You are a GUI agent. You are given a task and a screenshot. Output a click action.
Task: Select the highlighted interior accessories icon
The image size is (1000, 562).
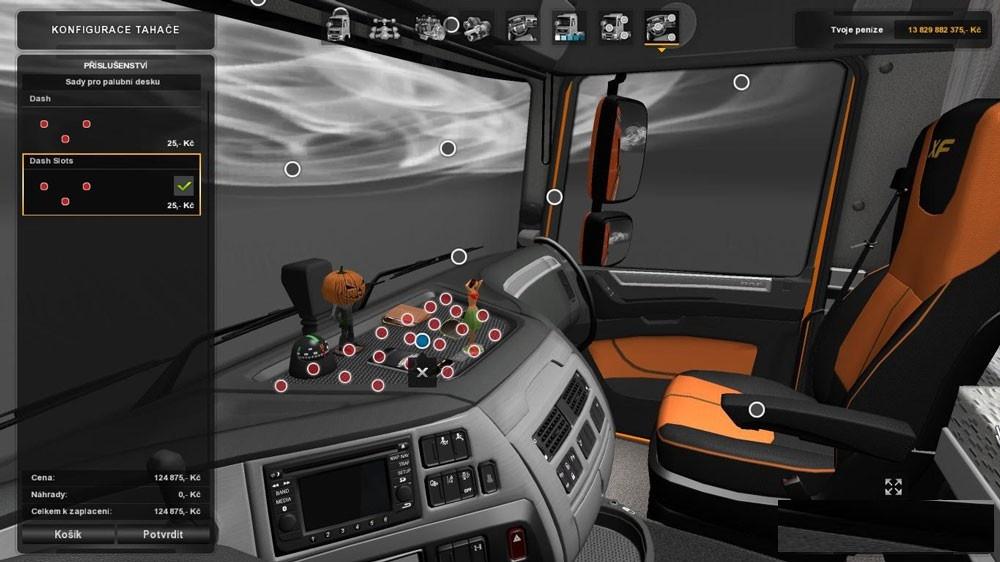[660, 25]
